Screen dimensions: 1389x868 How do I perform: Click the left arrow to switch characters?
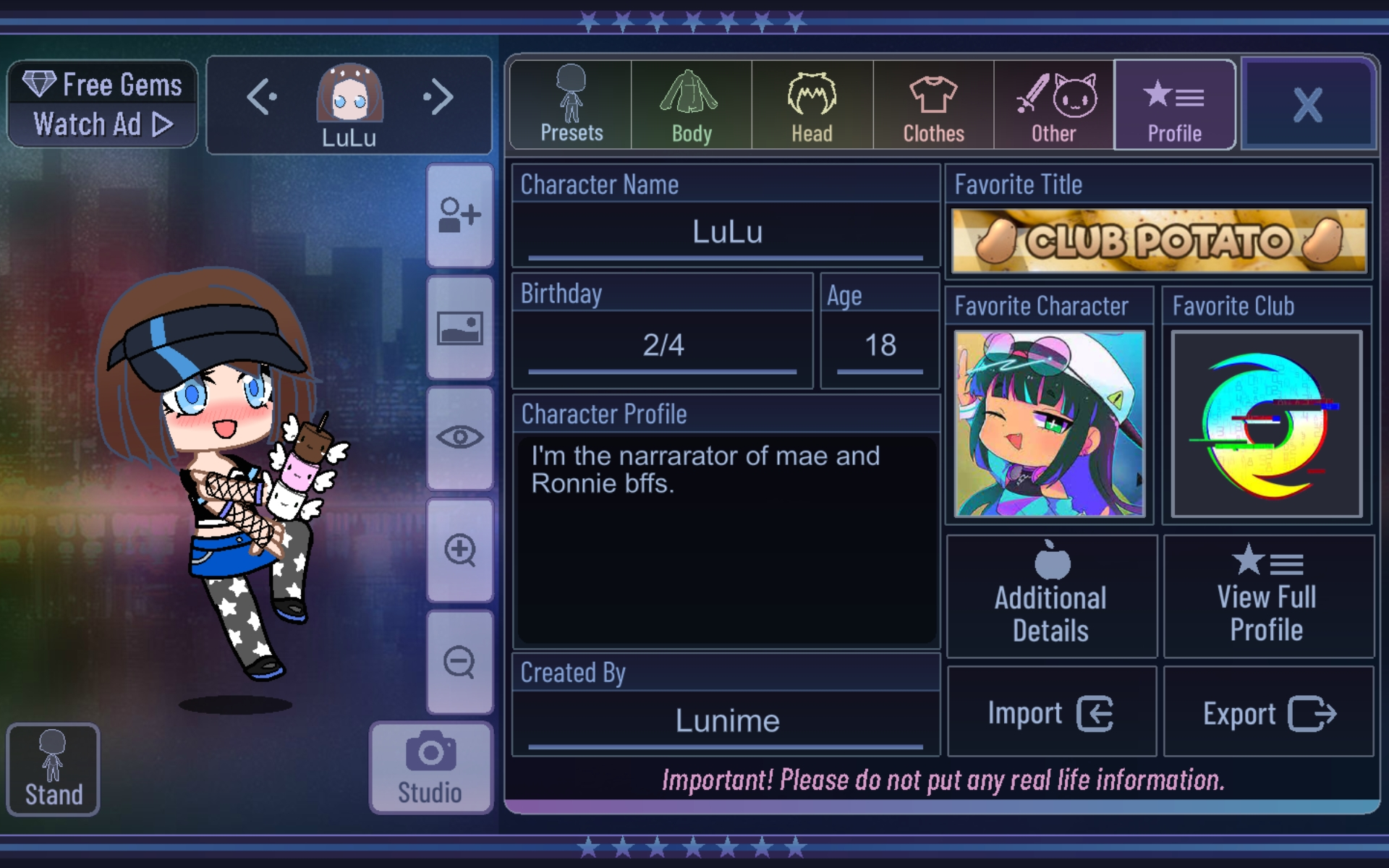click(260, 96)
